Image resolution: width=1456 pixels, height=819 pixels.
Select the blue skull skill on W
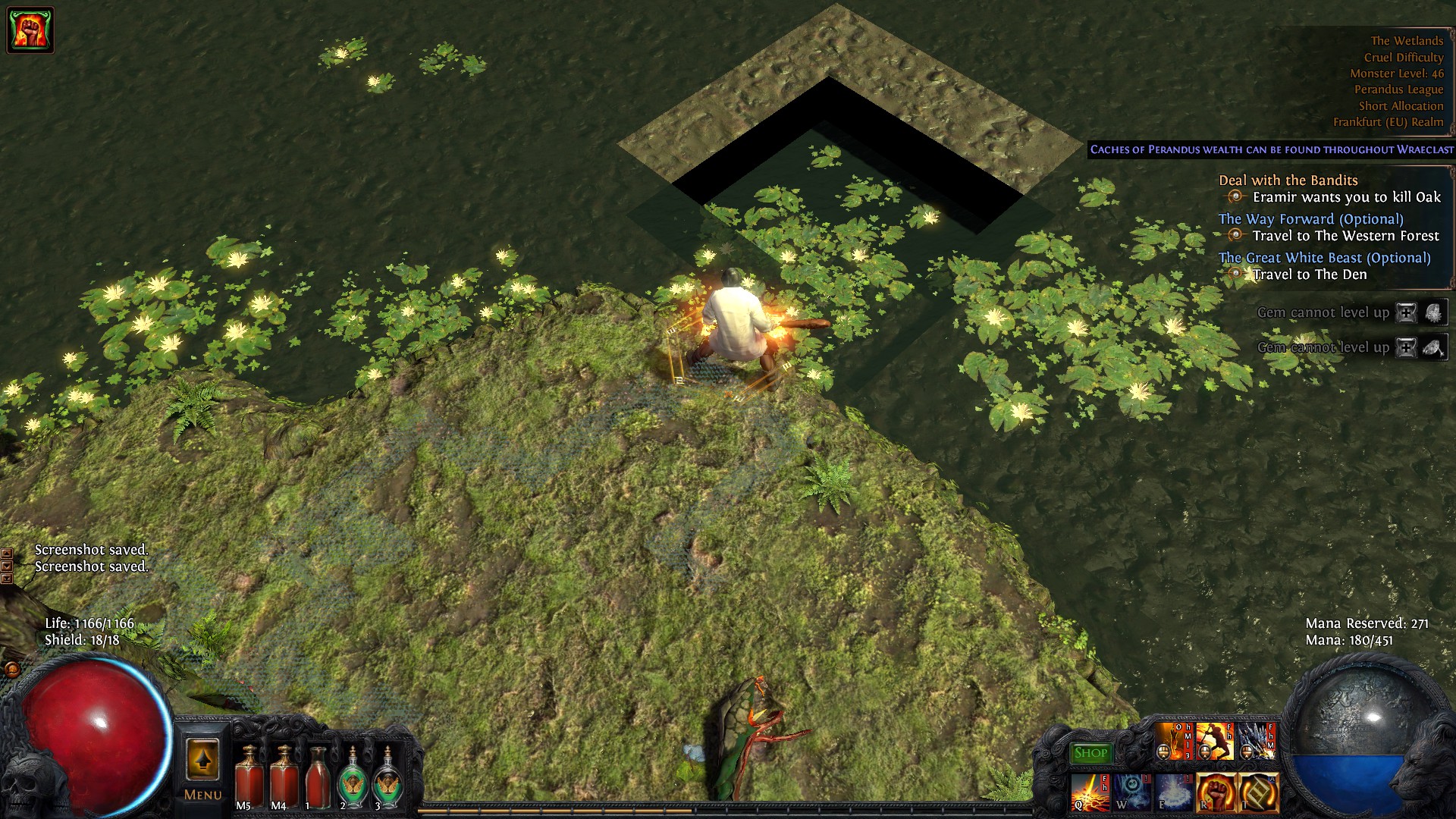coord(1132,792)
